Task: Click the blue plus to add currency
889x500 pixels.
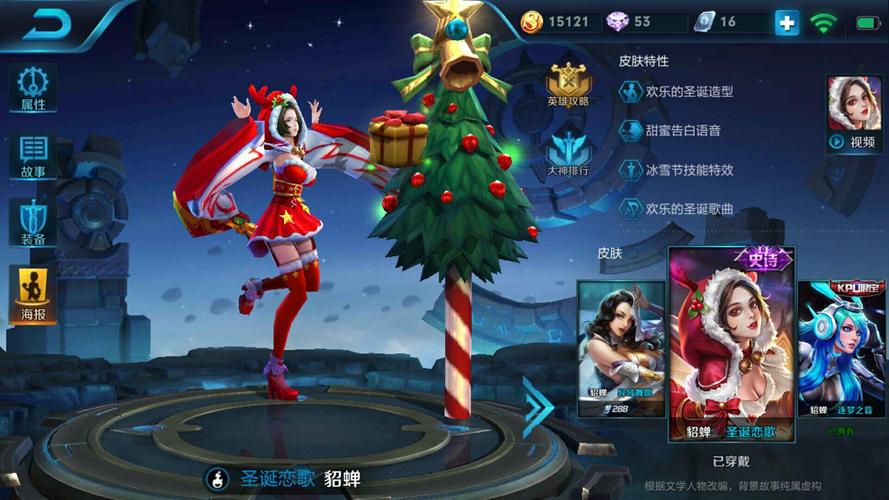Action: (x=787, y=22)
